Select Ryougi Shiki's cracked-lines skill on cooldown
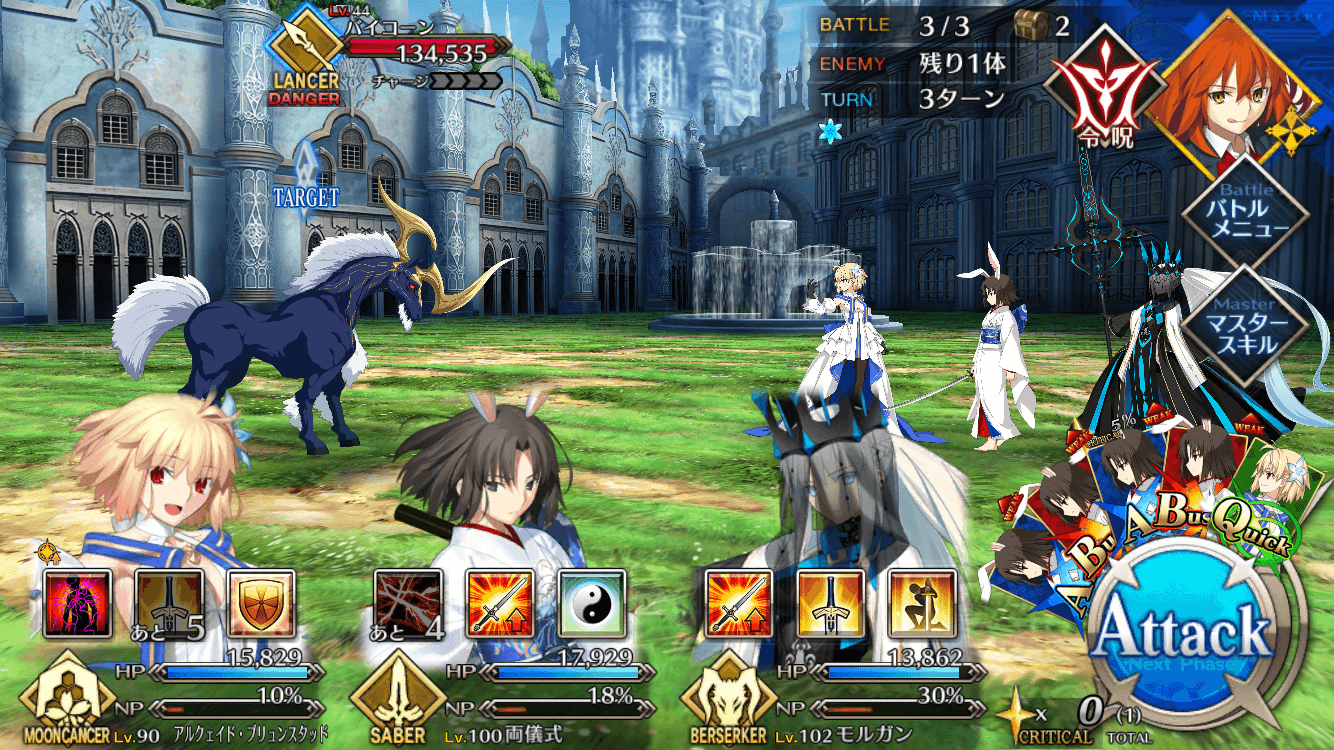Viewport: 1334px width, 750px height. pos(408,604)
